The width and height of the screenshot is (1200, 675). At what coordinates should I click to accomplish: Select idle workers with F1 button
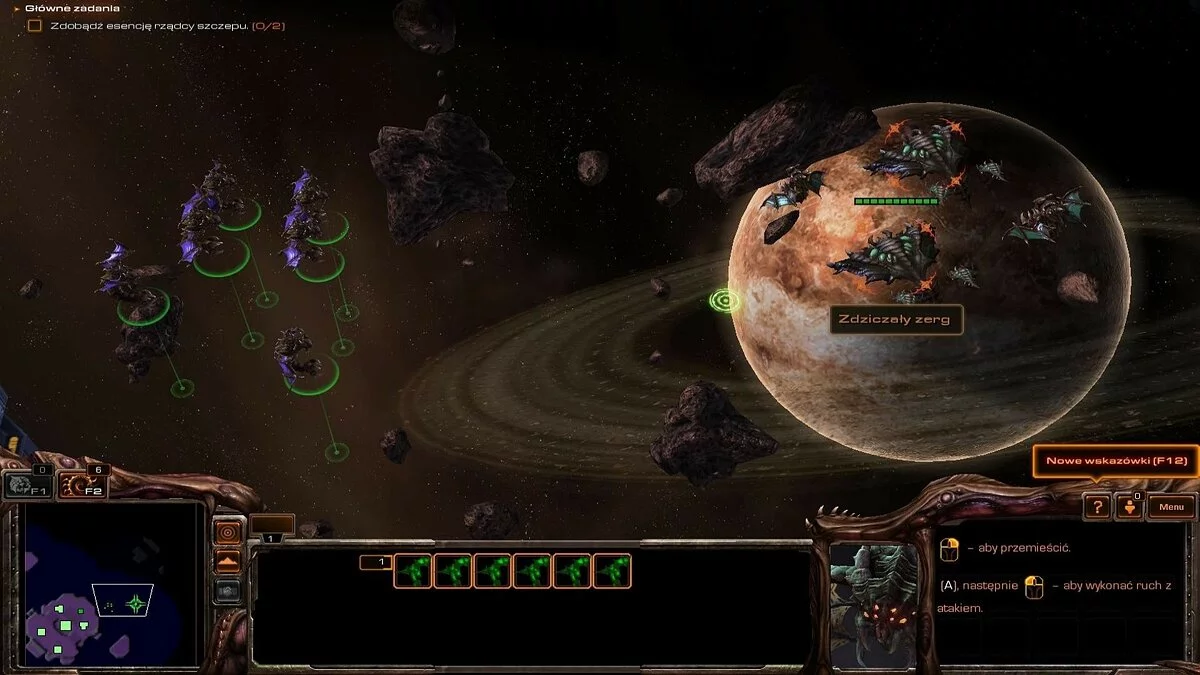(28, 486)
